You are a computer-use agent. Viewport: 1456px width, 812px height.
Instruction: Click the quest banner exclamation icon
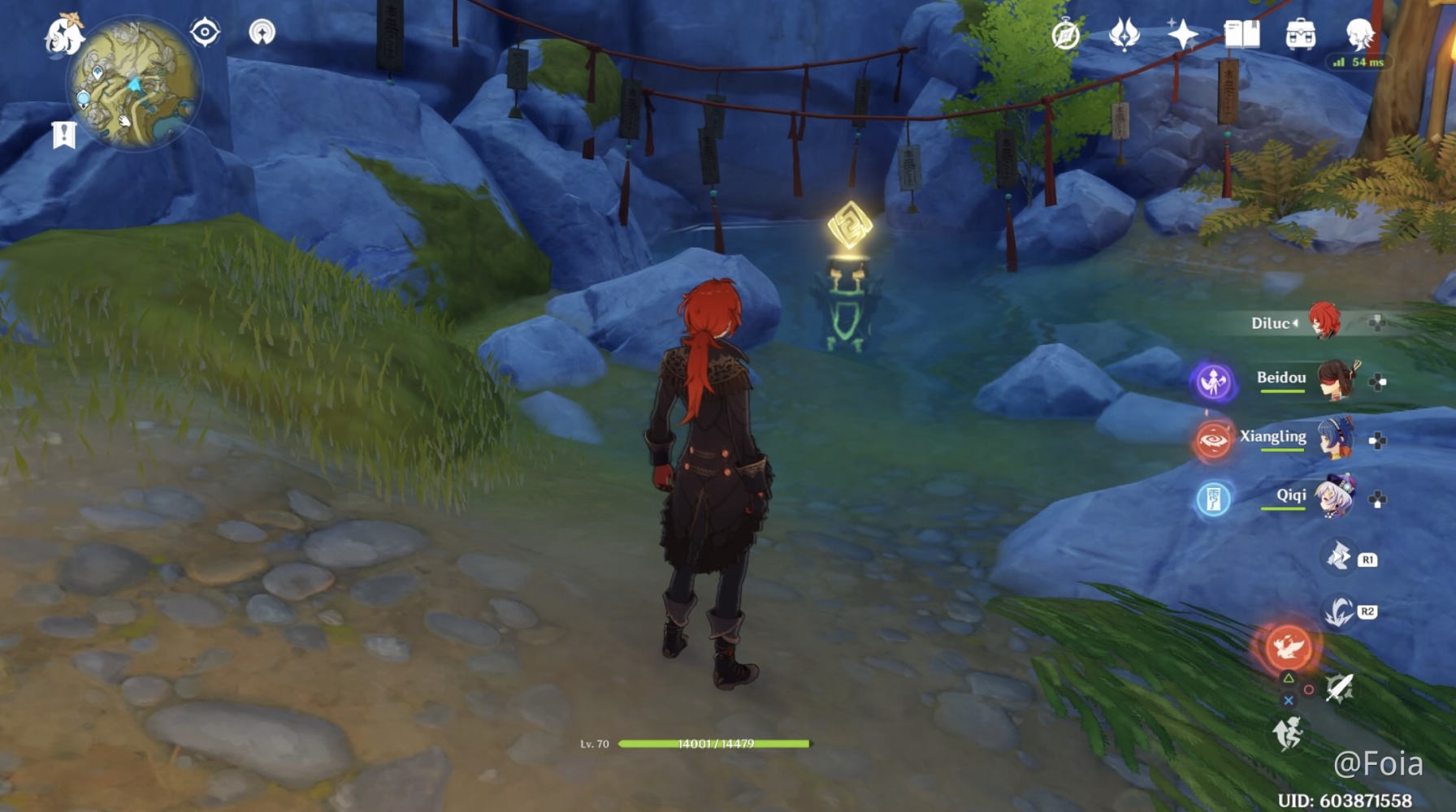pos(63,134)
